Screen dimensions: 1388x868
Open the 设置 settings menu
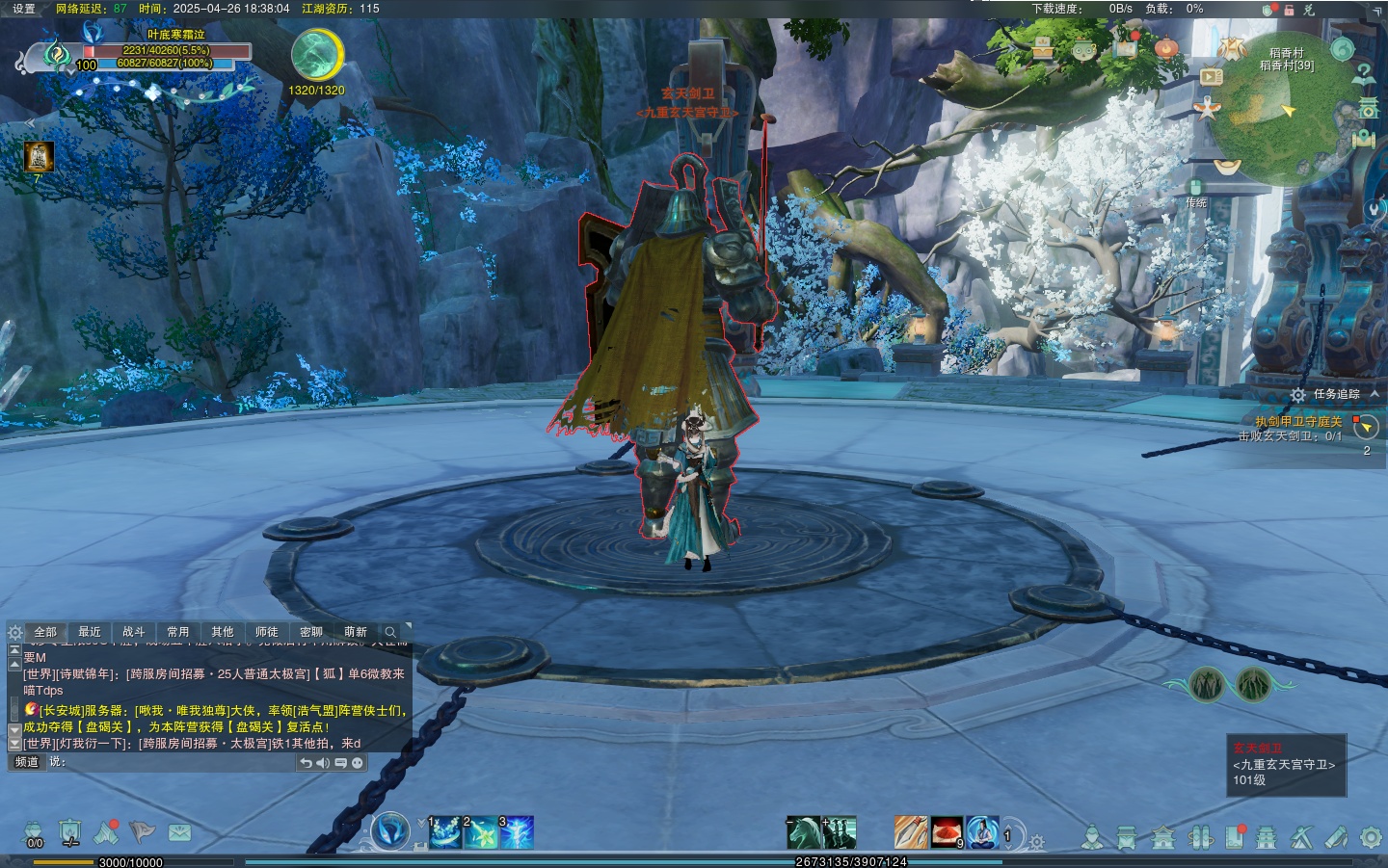click(23, 9)
